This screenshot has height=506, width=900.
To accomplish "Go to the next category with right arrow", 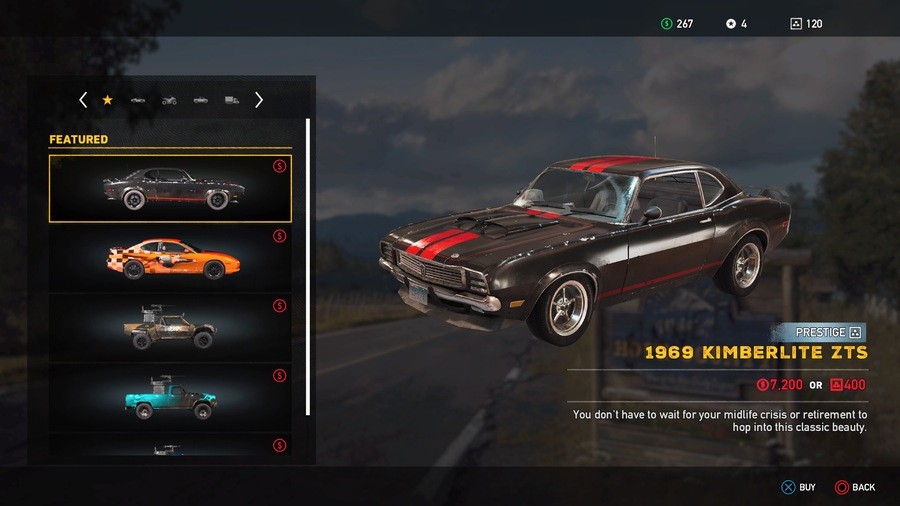I will [x=259, y=100].
